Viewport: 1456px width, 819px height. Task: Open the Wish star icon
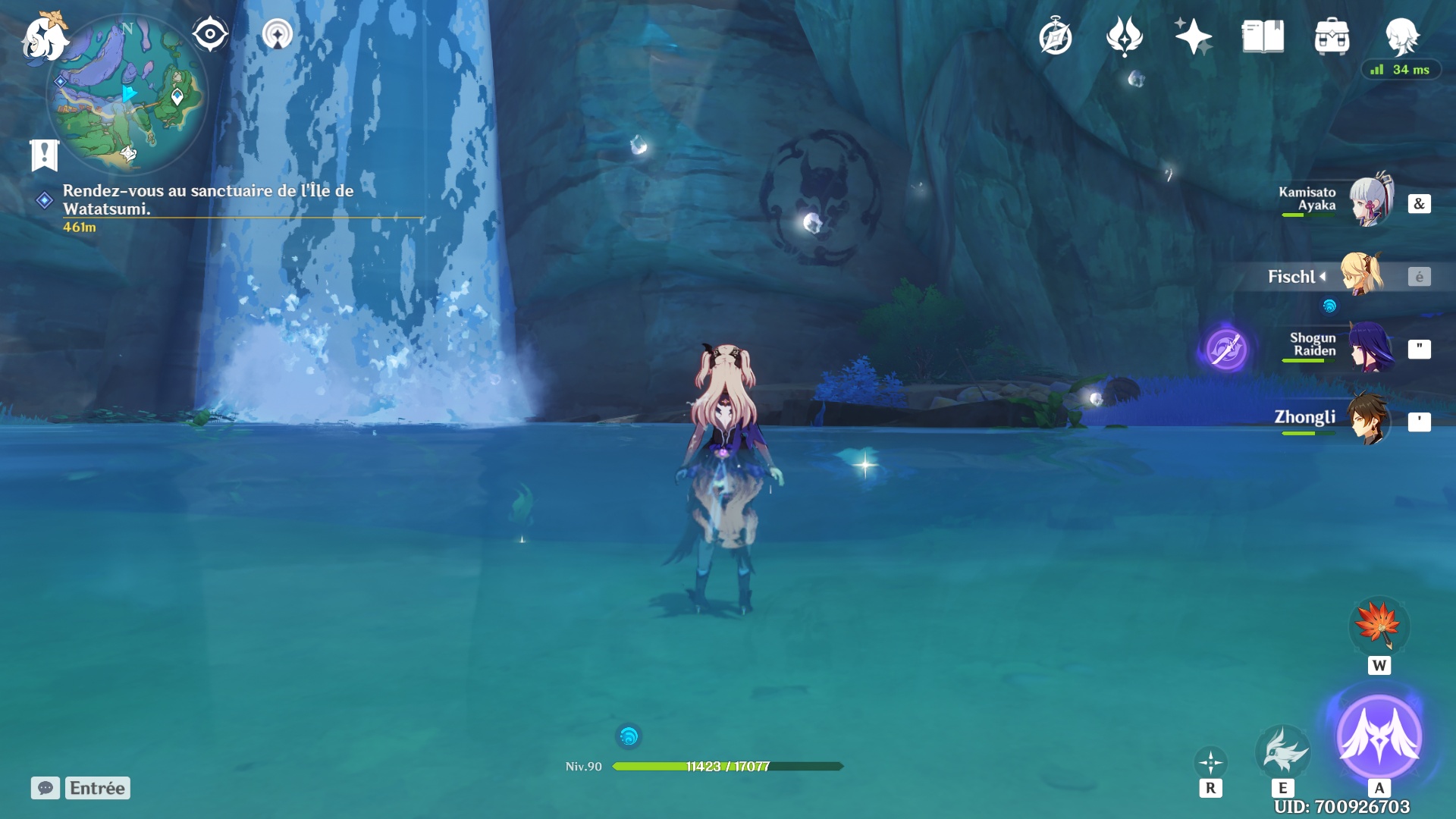point(1193,36)
